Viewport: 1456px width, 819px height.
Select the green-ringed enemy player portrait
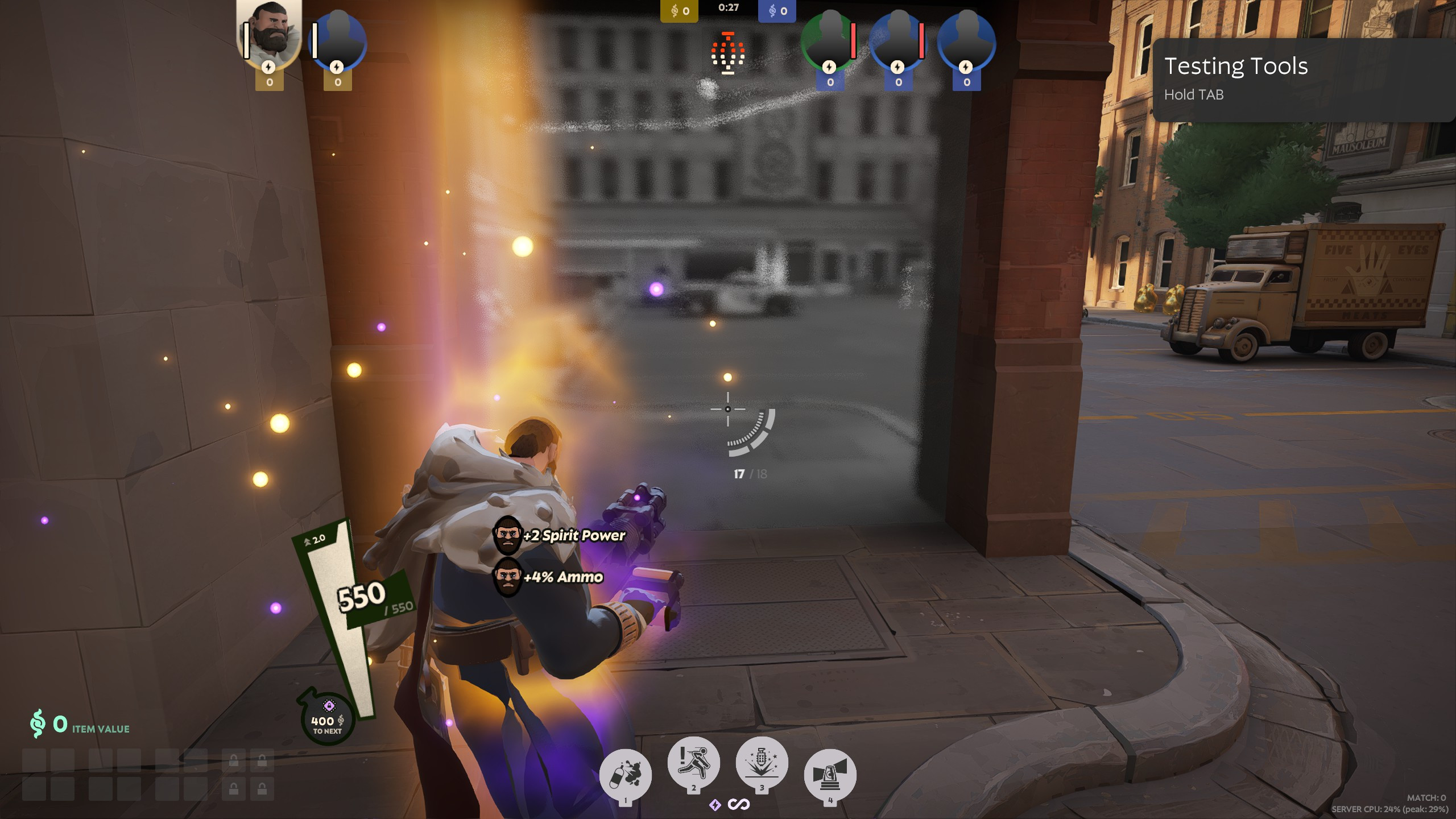[829, 41]
